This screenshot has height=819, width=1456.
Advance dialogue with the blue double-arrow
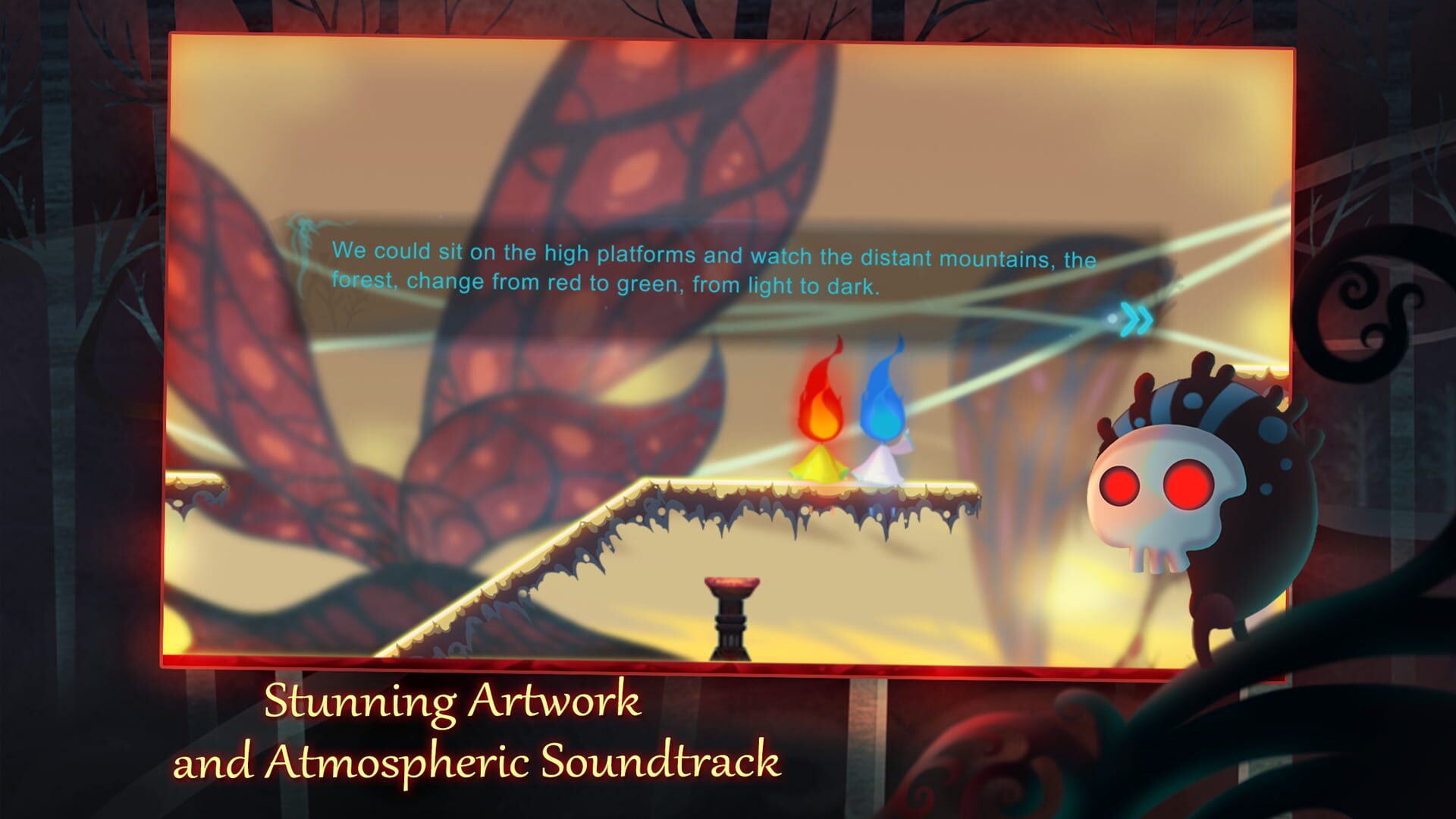(x=1135, y=320)
